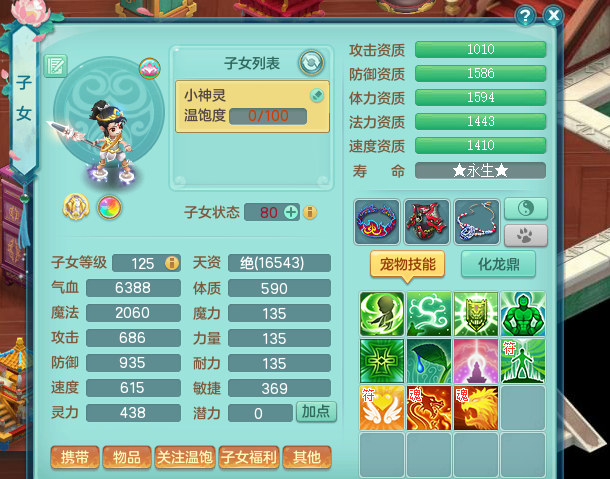Open the help question mark button
610x479 pixels.
click(525, 15)
